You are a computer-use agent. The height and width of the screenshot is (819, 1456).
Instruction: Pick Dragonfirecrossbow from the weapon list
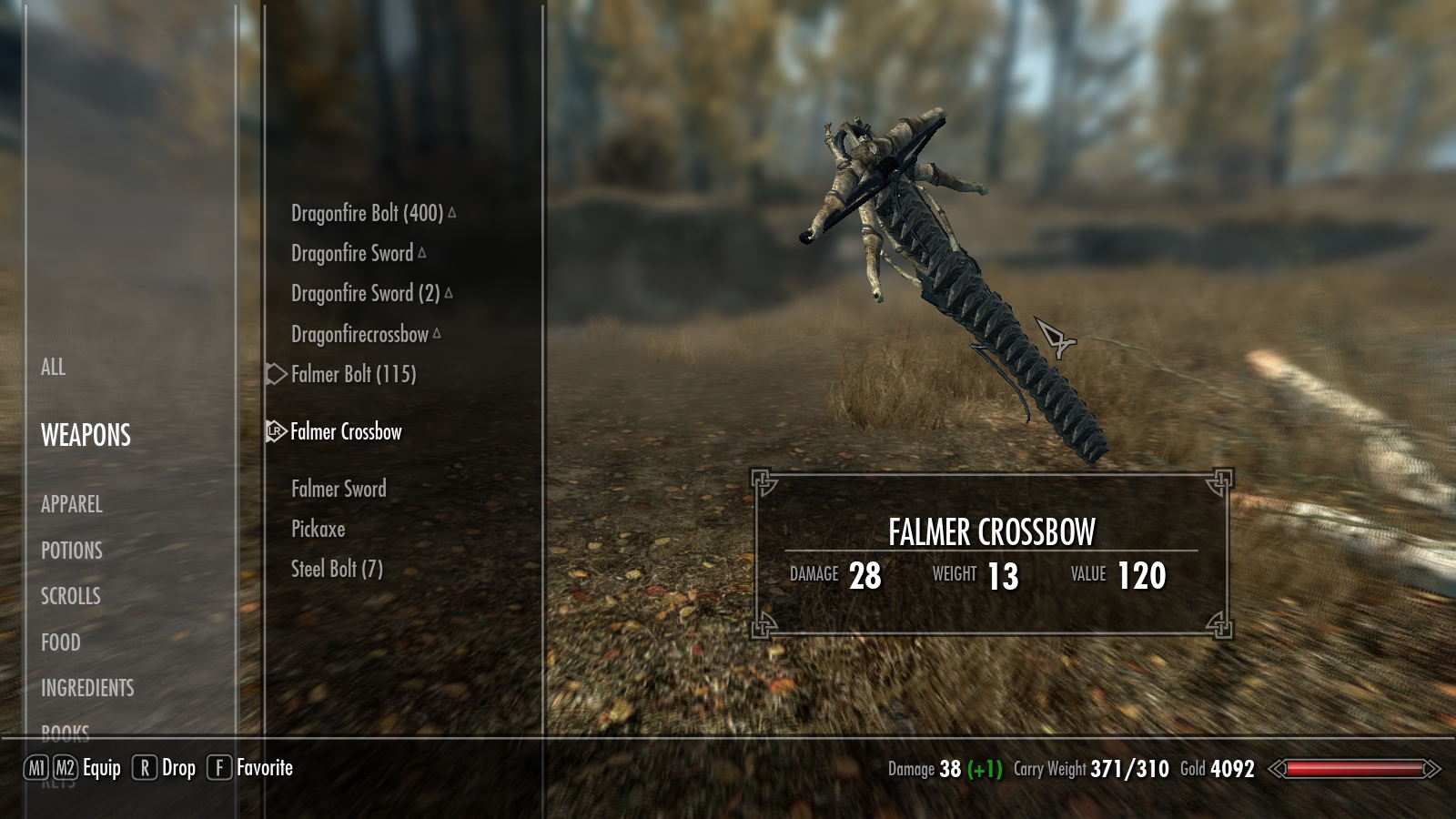point(359,335)
